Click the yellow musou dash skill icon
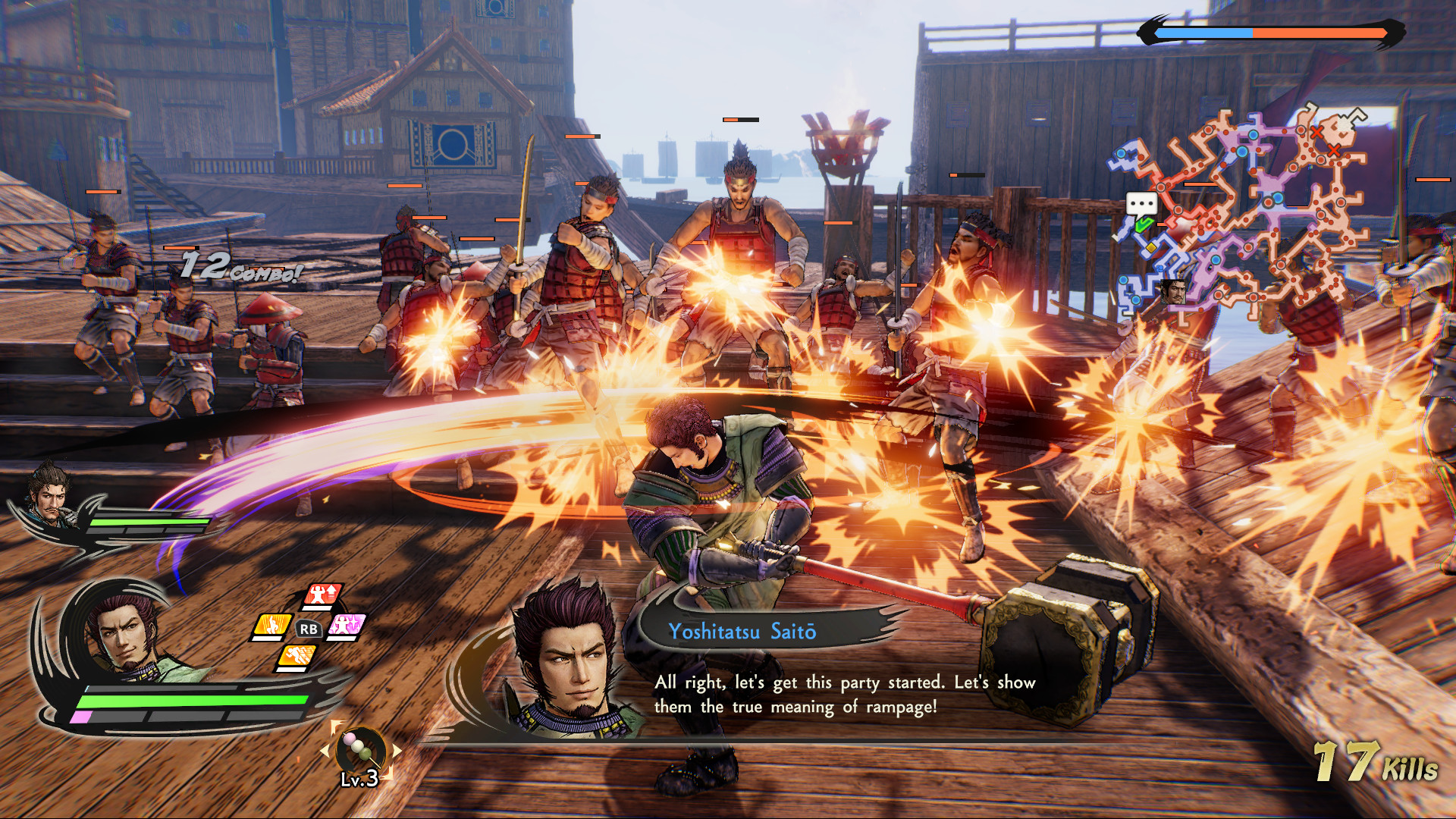 pos(272,625)
